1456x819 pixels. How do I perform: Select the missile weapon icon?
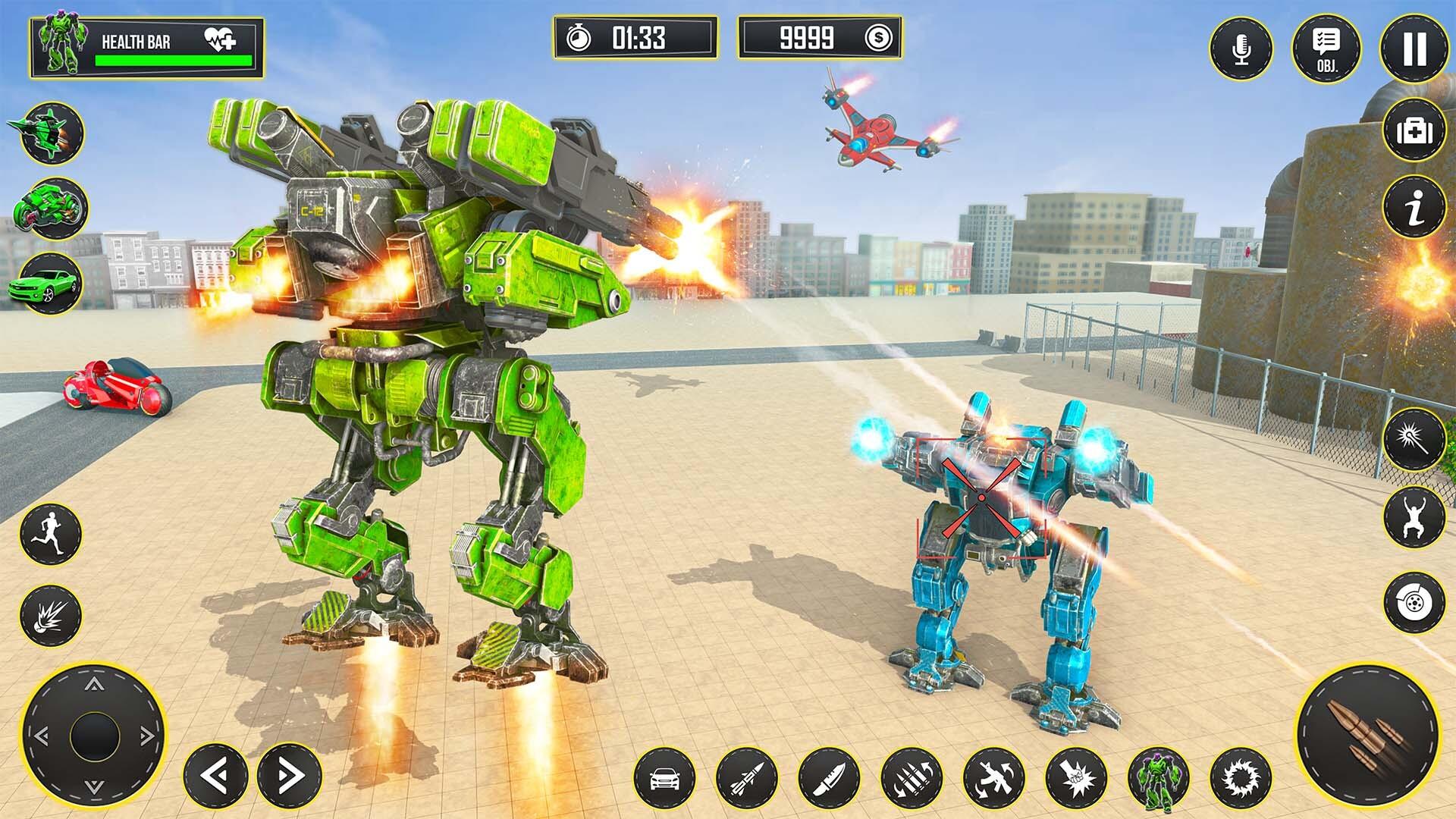746,777
